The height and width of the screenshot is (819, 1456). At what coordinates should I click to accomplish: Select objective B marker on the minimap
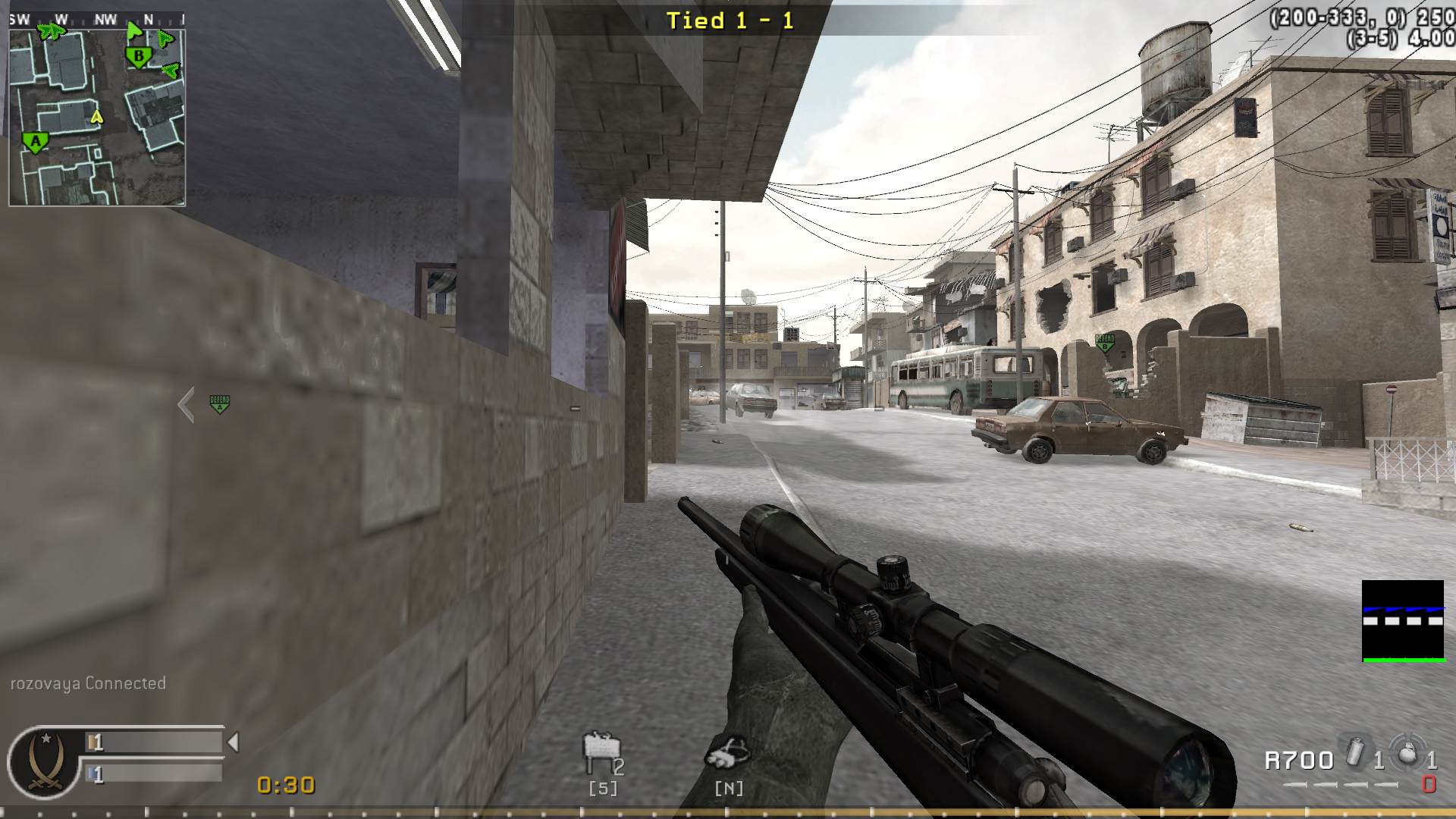tap(138, 55)
